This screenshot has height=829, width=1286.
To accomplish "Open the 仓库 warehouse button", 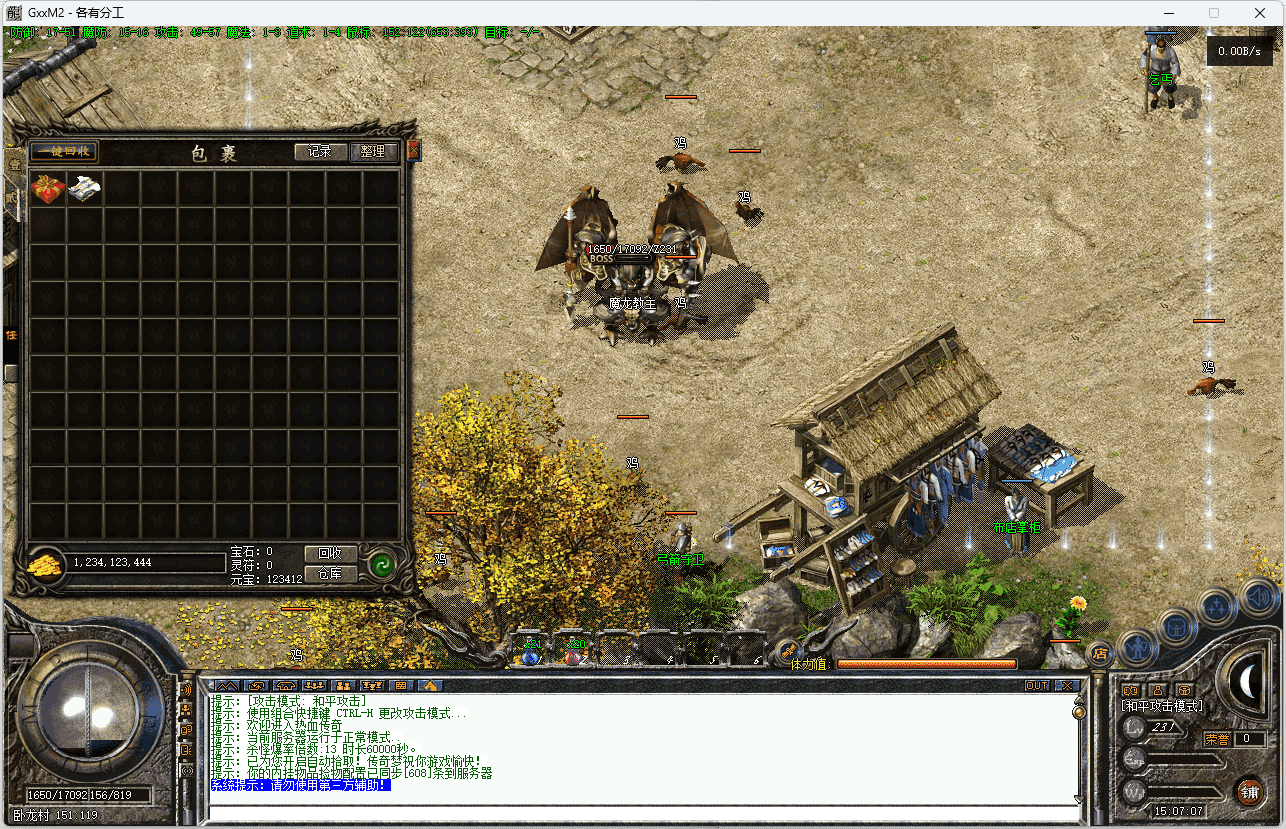I will pyautogui.click(x=330, y=573).
